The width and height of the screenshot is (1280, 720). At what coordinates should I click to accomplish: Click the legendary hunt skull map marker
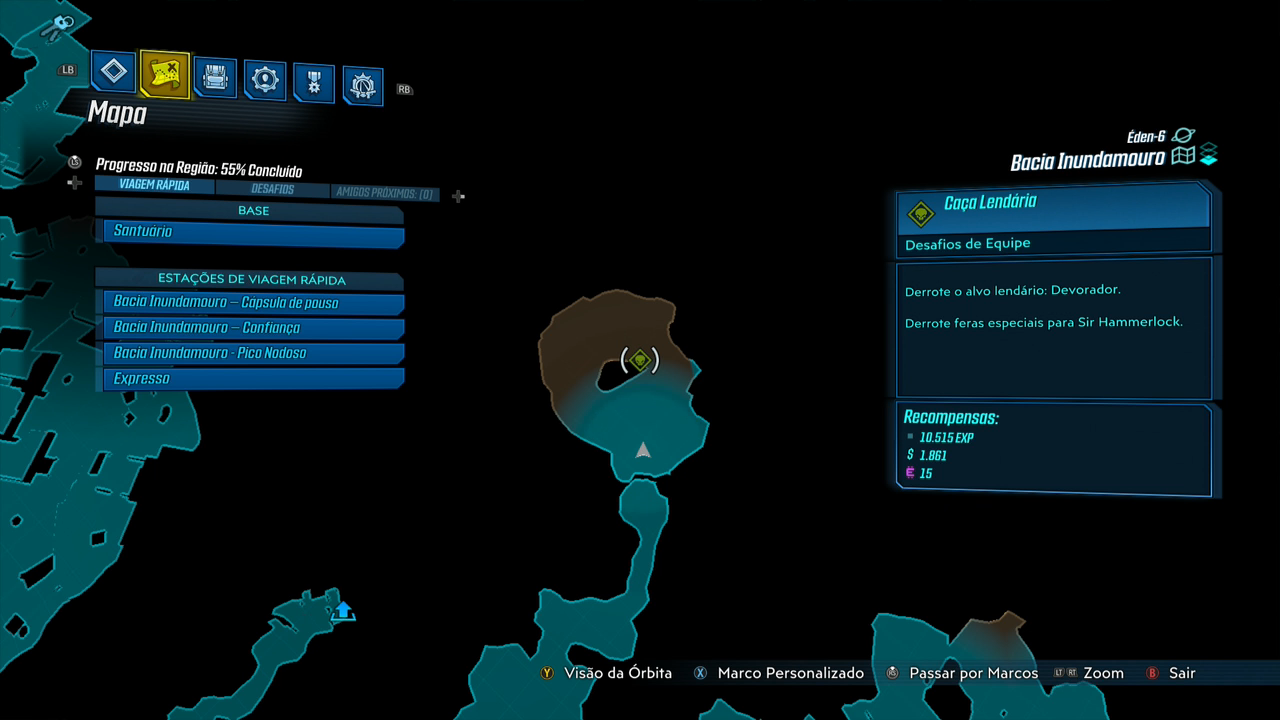640,360
